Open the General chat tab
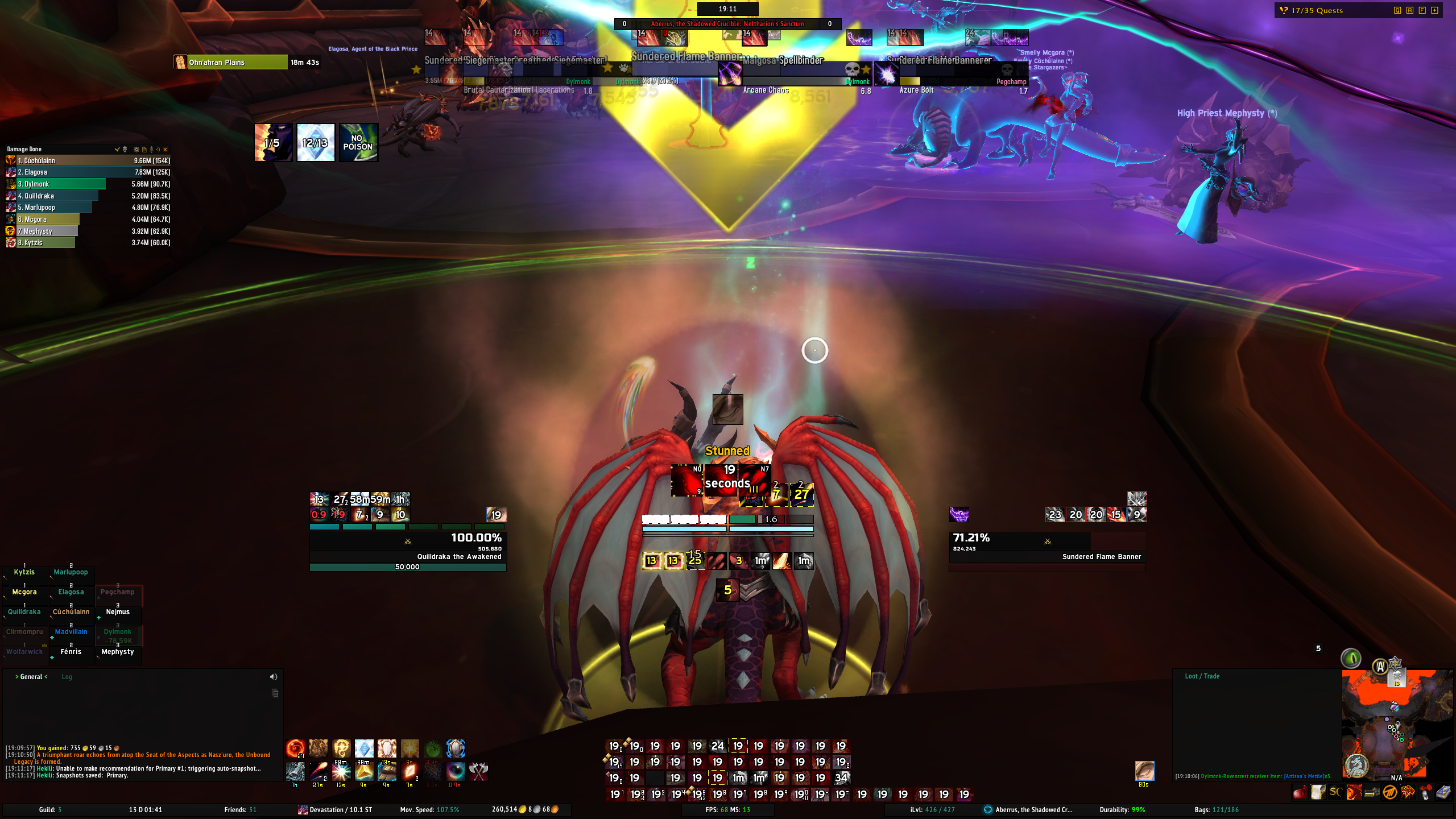 (31, 677)
